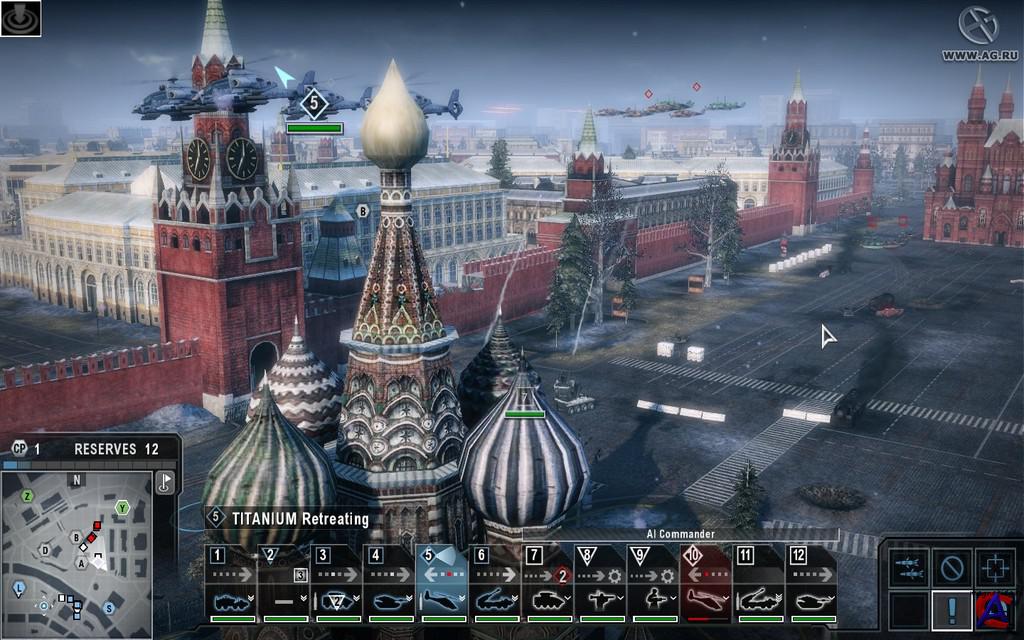
Task: Pick unit group 6 card
Action: click(x=495, y=584)
